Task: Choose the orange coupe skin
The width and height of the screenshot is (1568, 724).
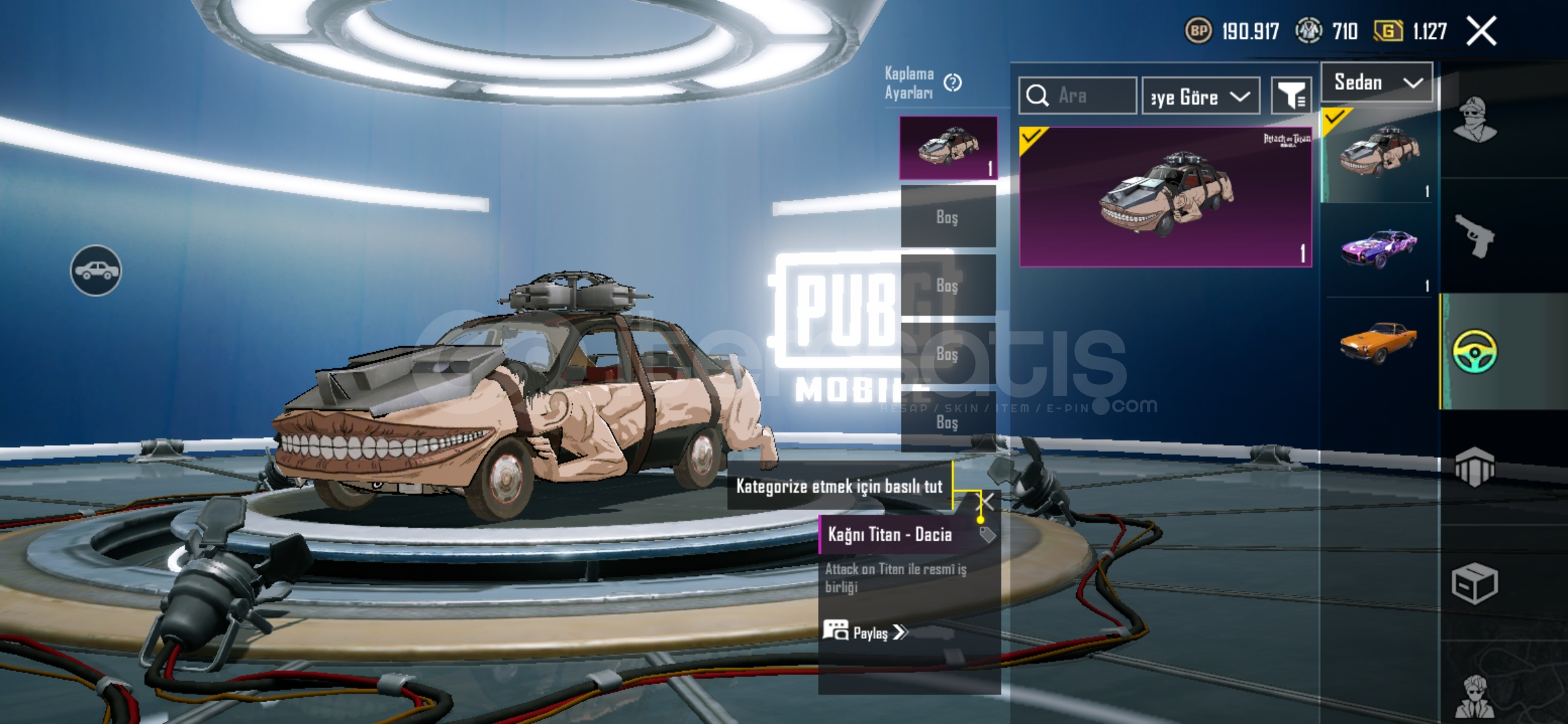Action: pyautogui.click(x=1379, y=342)
